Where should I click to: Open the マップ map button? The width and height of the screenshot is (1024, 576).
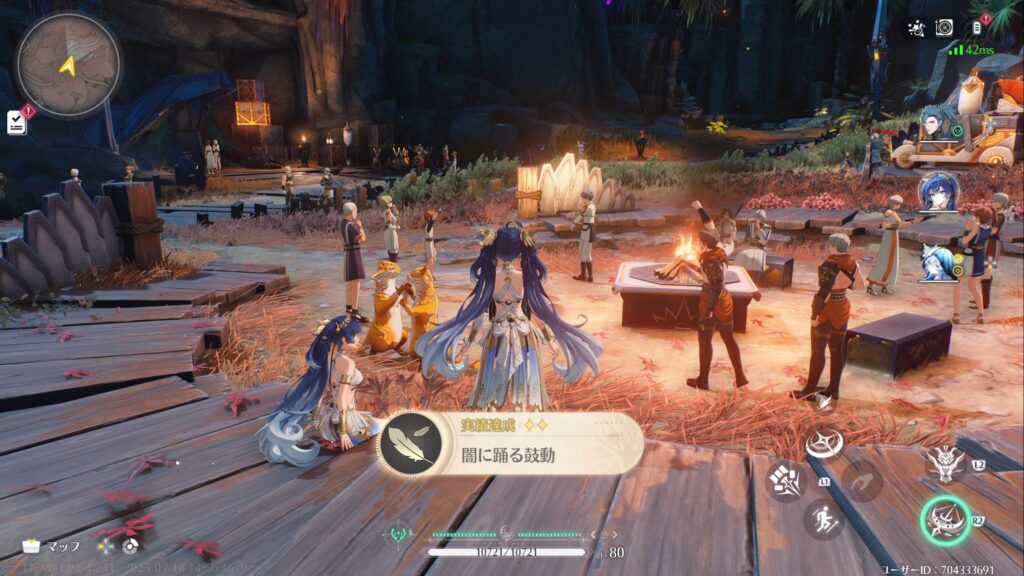pyautogui.click(x=52, y=547)
